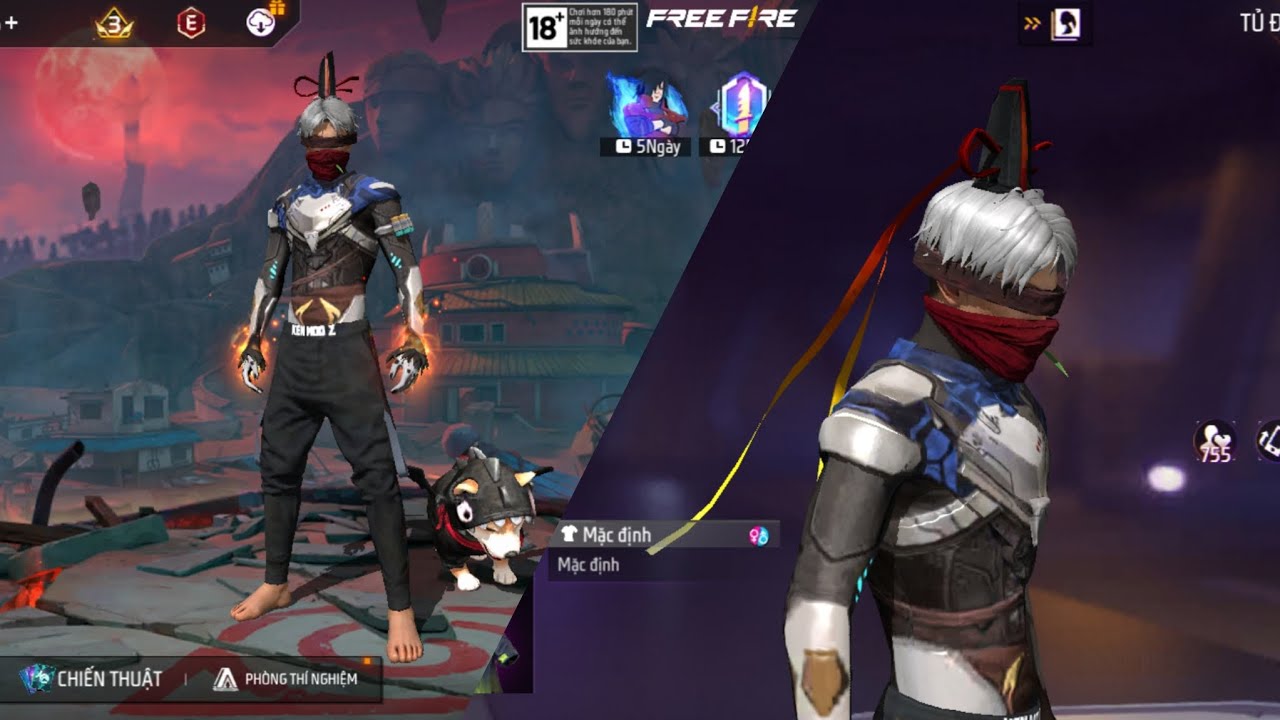Add currency with the plus button
1280x720 pixels.
tap(10, 22)
